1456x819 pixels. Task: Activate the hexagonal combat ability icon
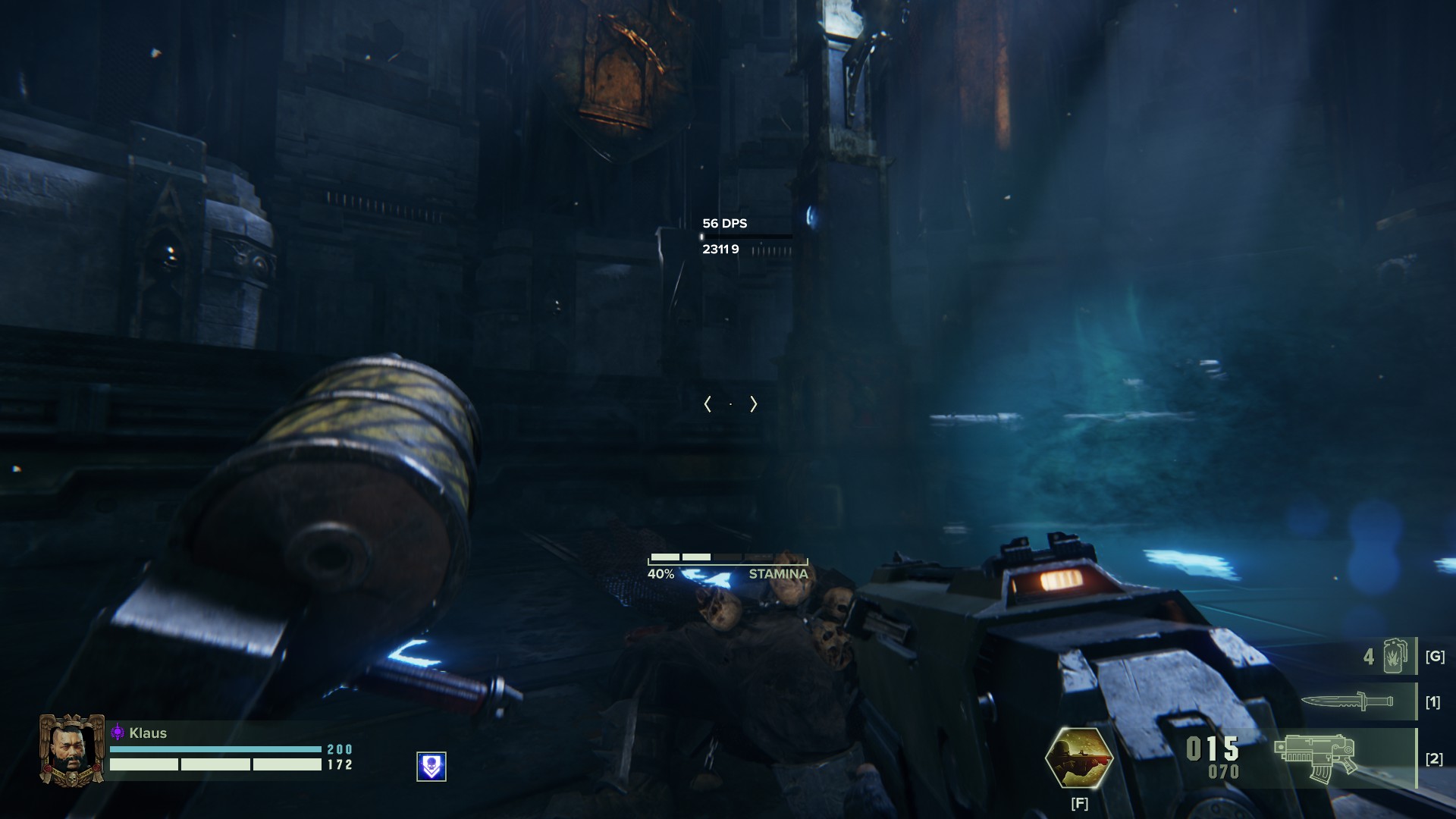pyautogui.click(x=1078, y=758)
